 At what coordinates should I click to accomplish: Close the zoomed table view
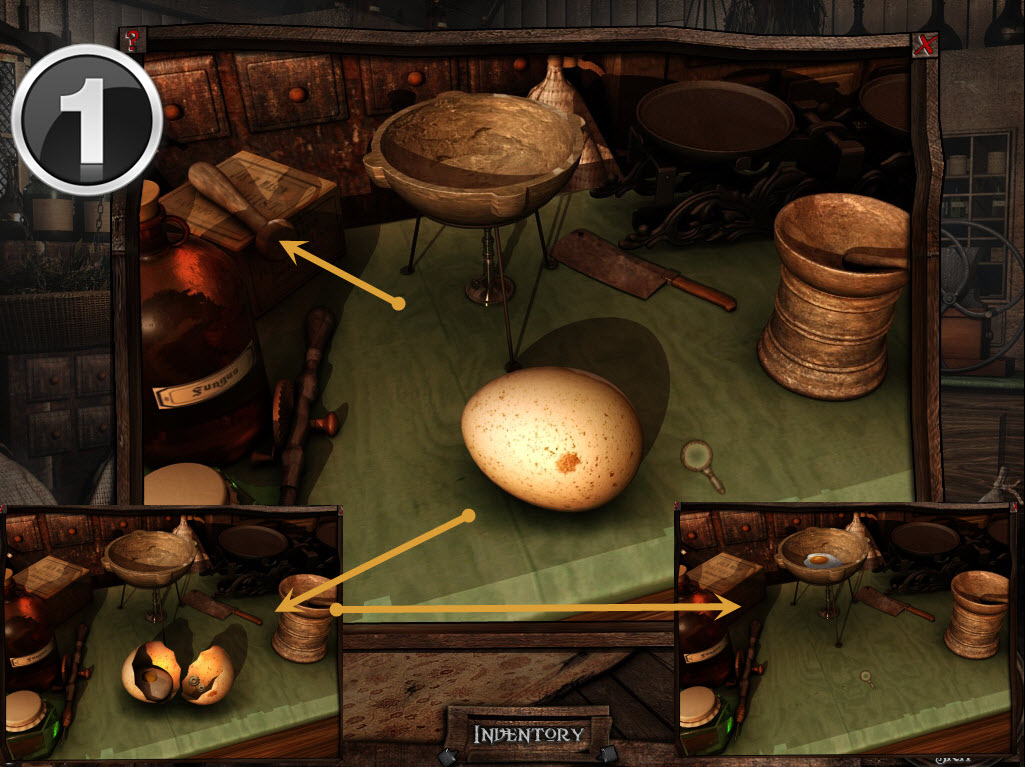[x=924, y=44]
